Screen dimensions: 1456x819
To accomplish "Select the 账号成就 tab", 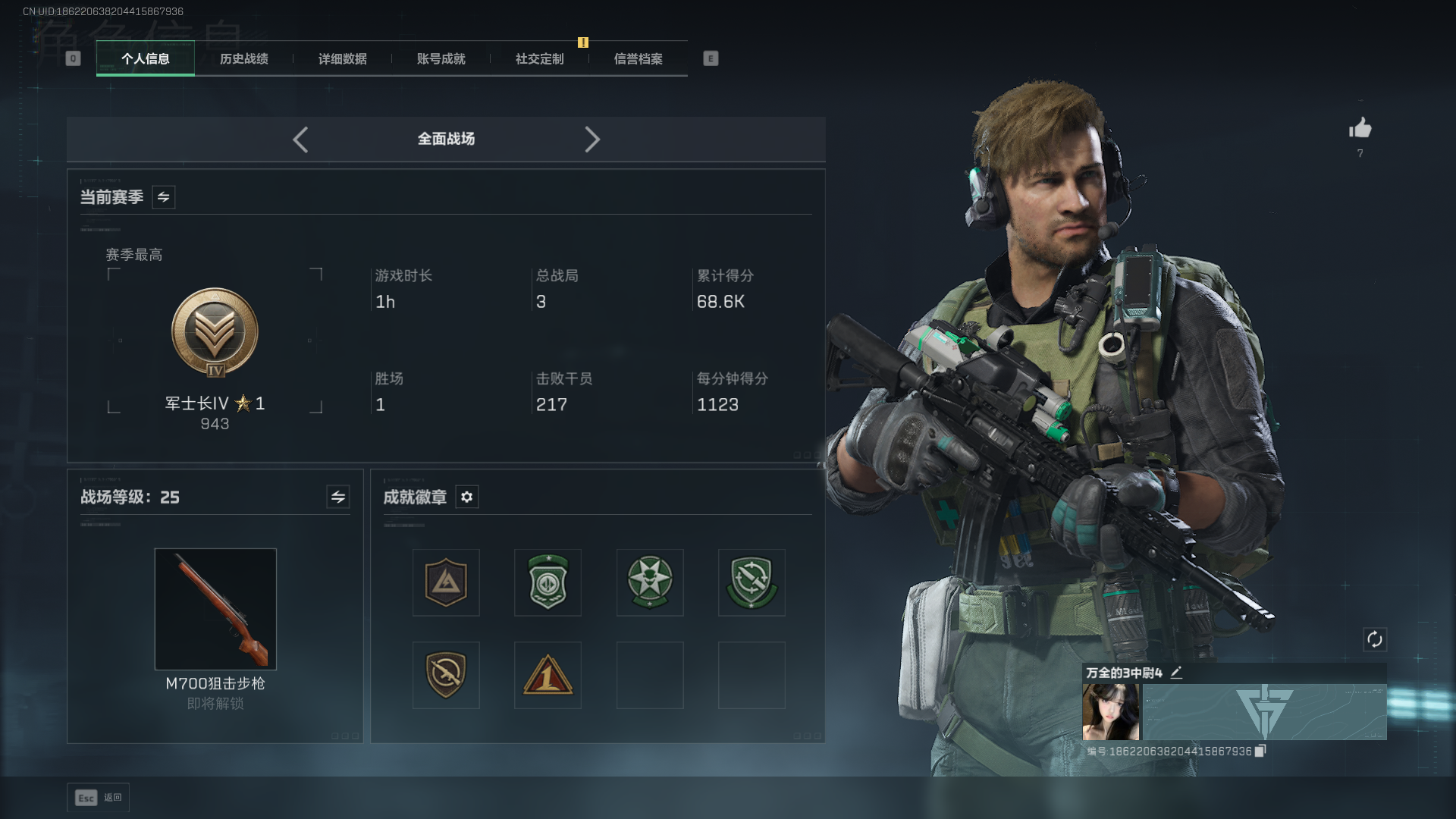I will click(x=441, y=59).
